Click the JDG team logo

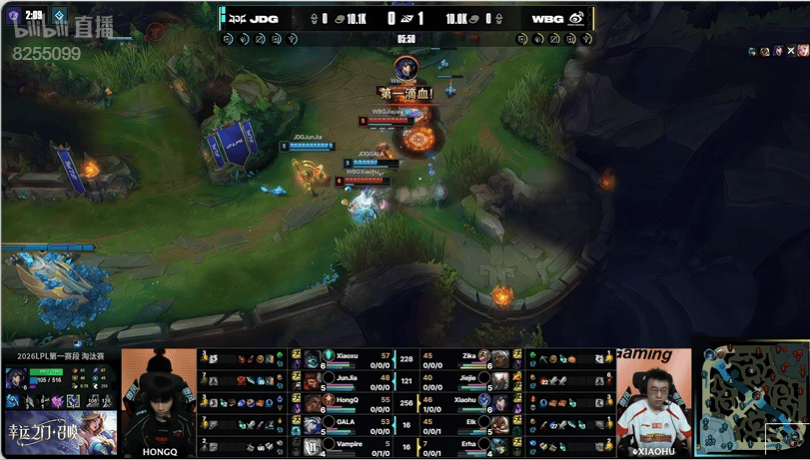(x=238, y=18)
